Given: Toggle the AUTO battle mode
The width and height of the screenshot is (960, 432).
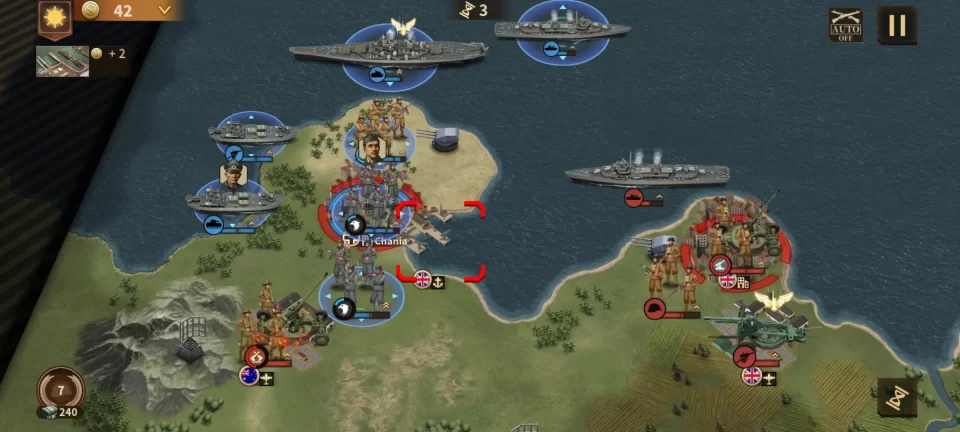Looking at the screenshot, I should pos(845,25).
